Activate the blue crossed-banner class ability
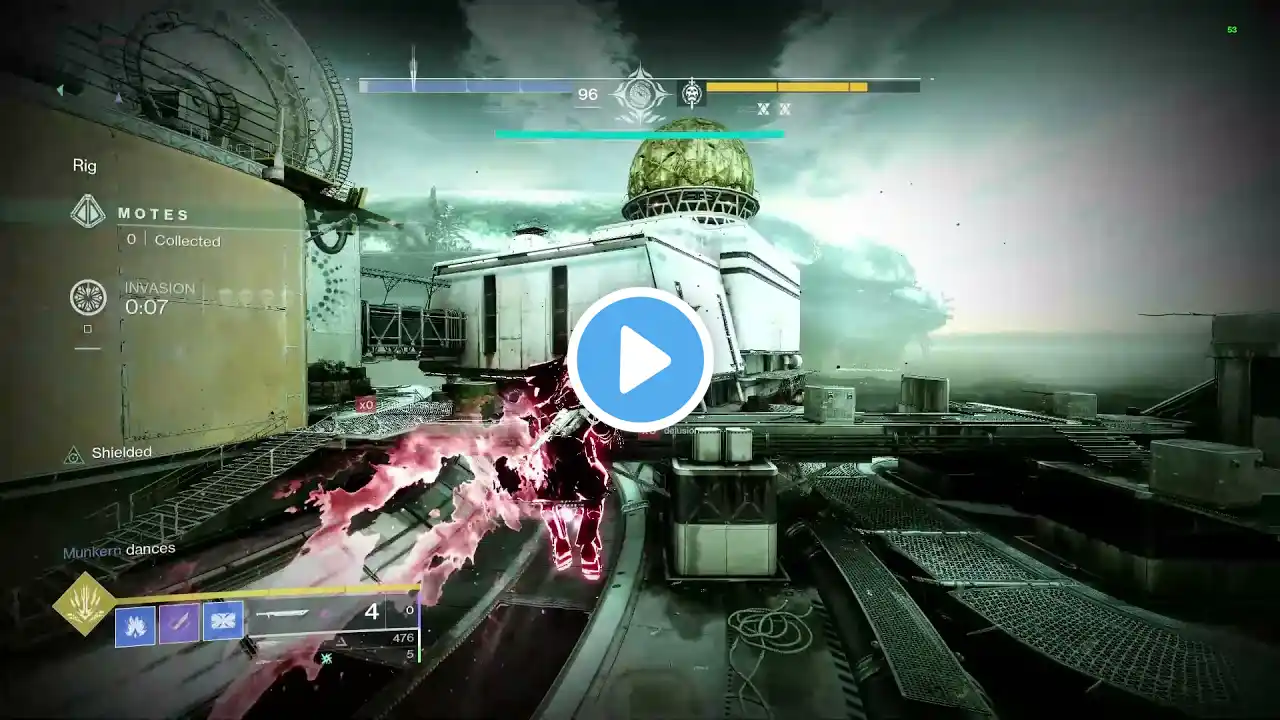Viewport: 1280px width, 720px height. [x=223, y=622]
